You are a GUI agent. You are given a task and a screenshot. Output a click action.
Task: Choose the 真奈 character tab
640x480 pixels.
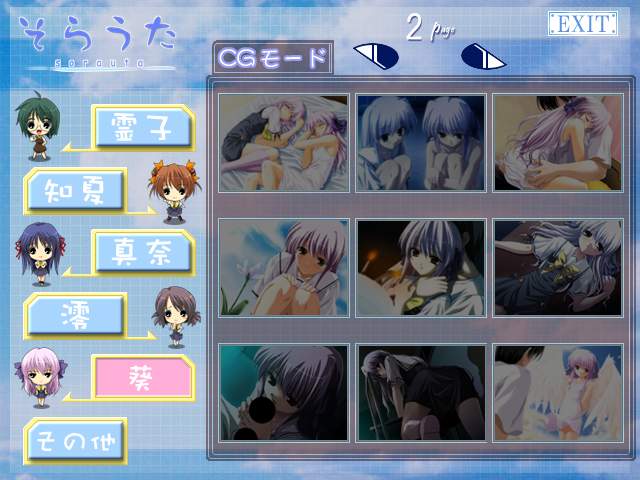(141, 251)
